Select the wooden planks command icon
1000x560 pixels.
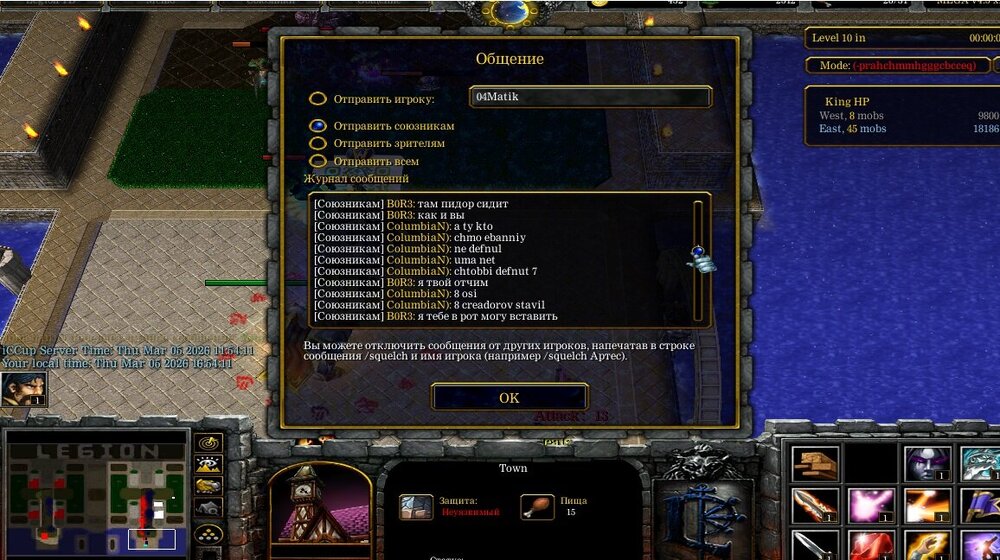[815, 464]
